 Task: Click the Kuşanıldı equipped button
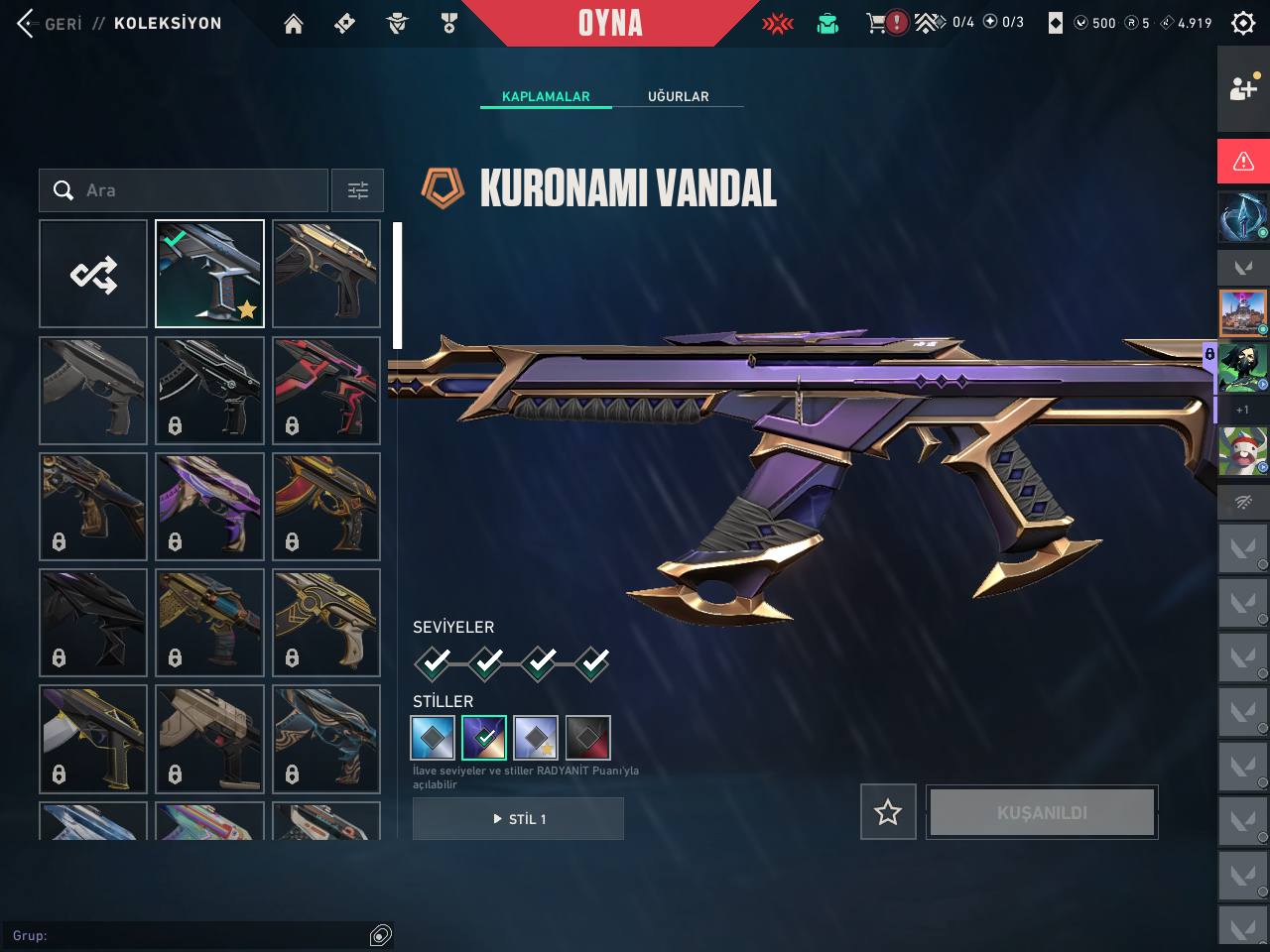click(1042, 812)
